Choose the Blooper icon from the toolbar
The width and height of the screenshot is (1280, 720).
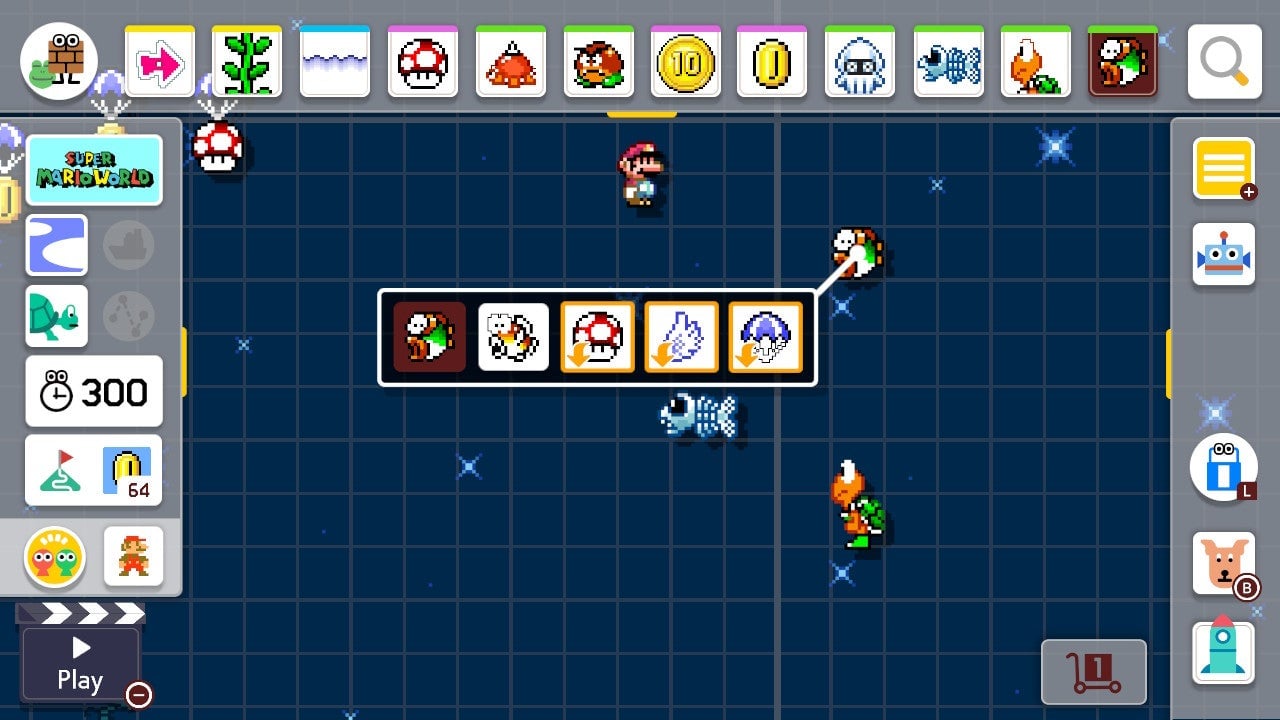(x=860, y=62)
